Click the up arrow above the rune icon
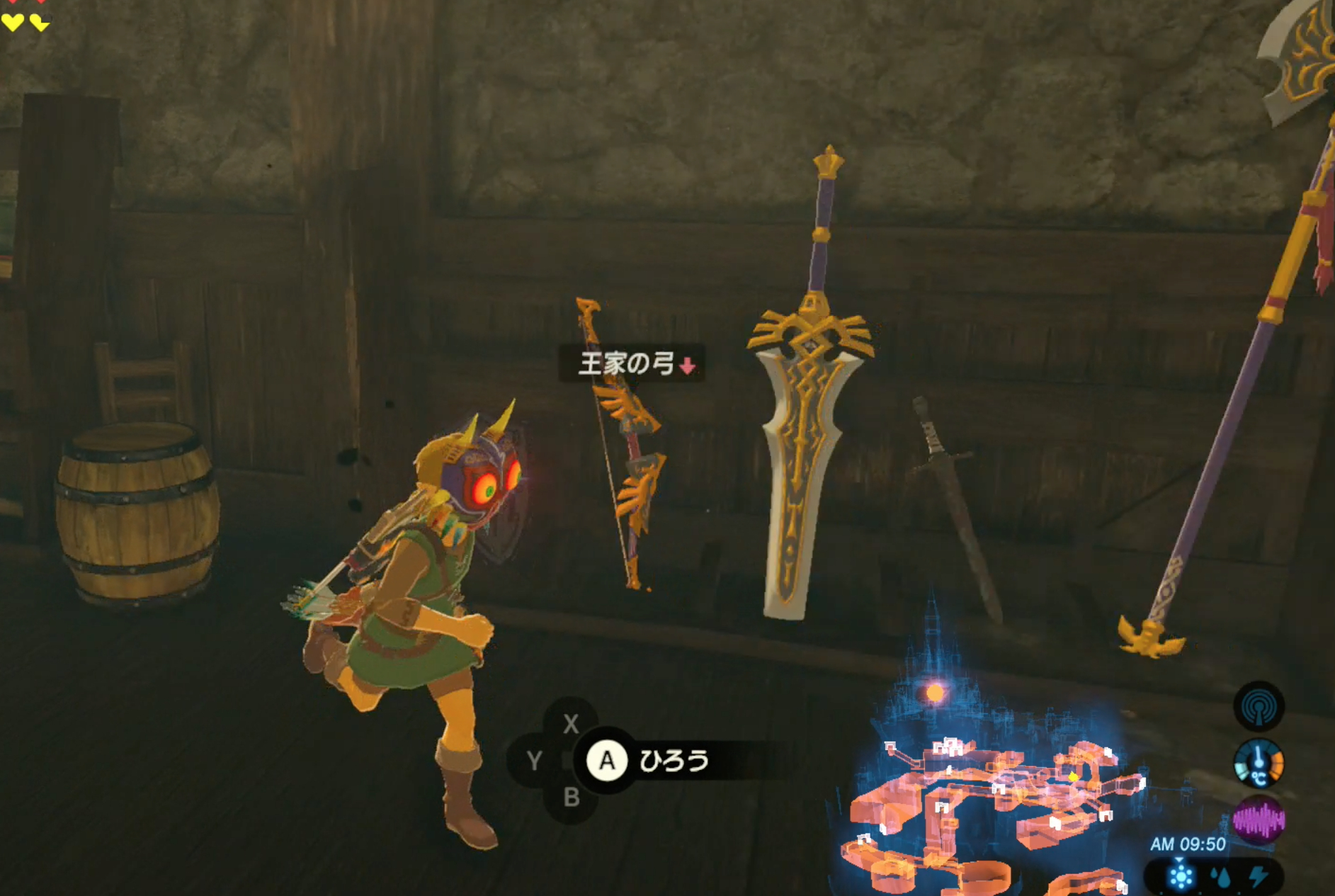This screenshot has width=1335, height=896. tap(1178, 858)
